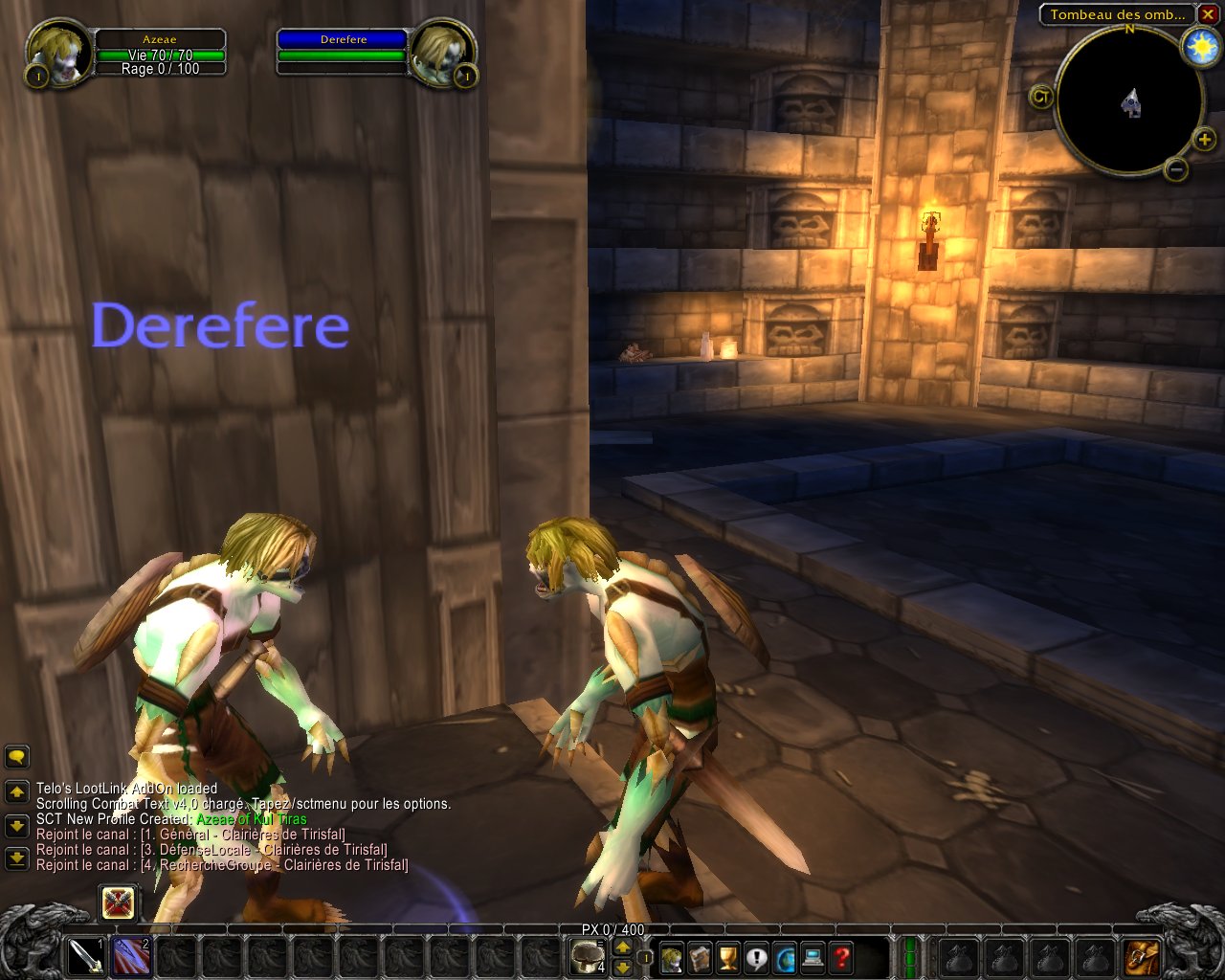Viewport: 1225px width, 980px height.
Task: Use the ability in action slot 2
Action: pos(131,956)
